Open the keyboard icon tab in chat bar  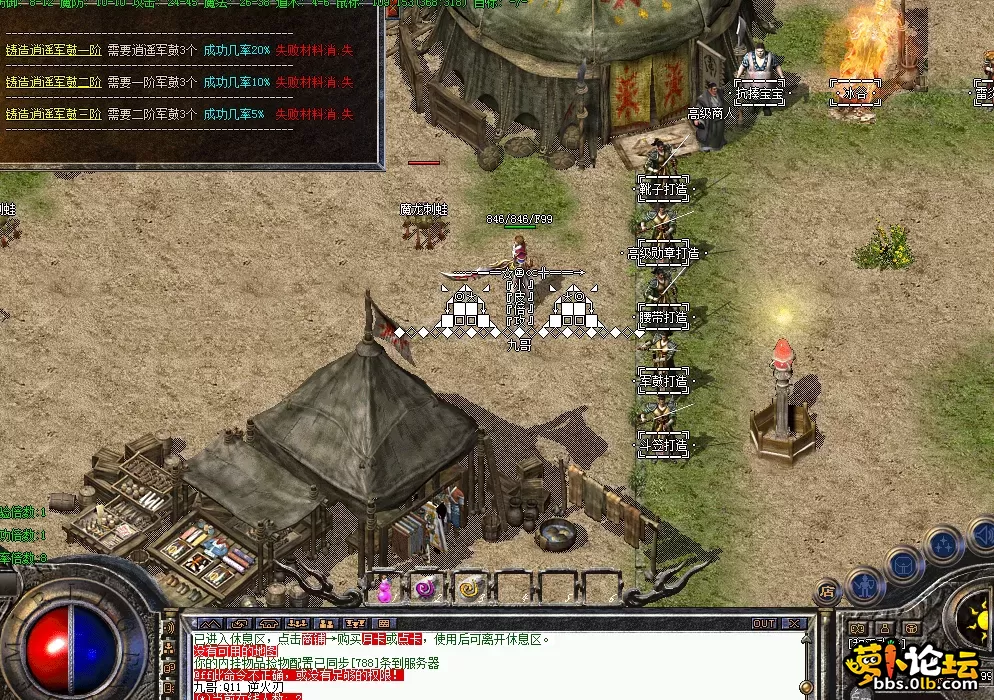click(x=385, y=624)
